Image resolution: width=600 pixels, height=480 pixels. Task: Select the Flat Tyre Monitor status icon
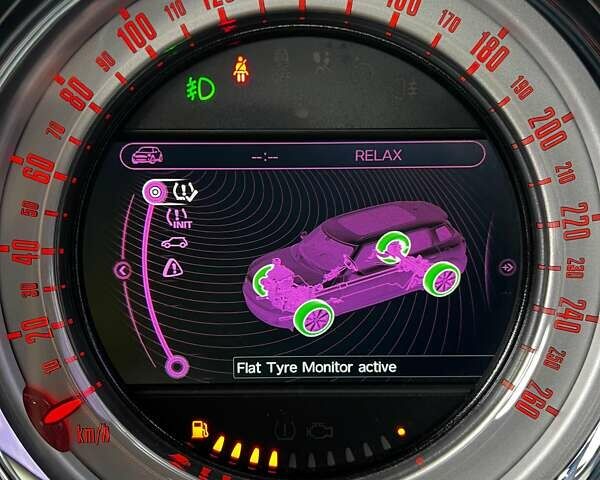click(x=184, y=190)
